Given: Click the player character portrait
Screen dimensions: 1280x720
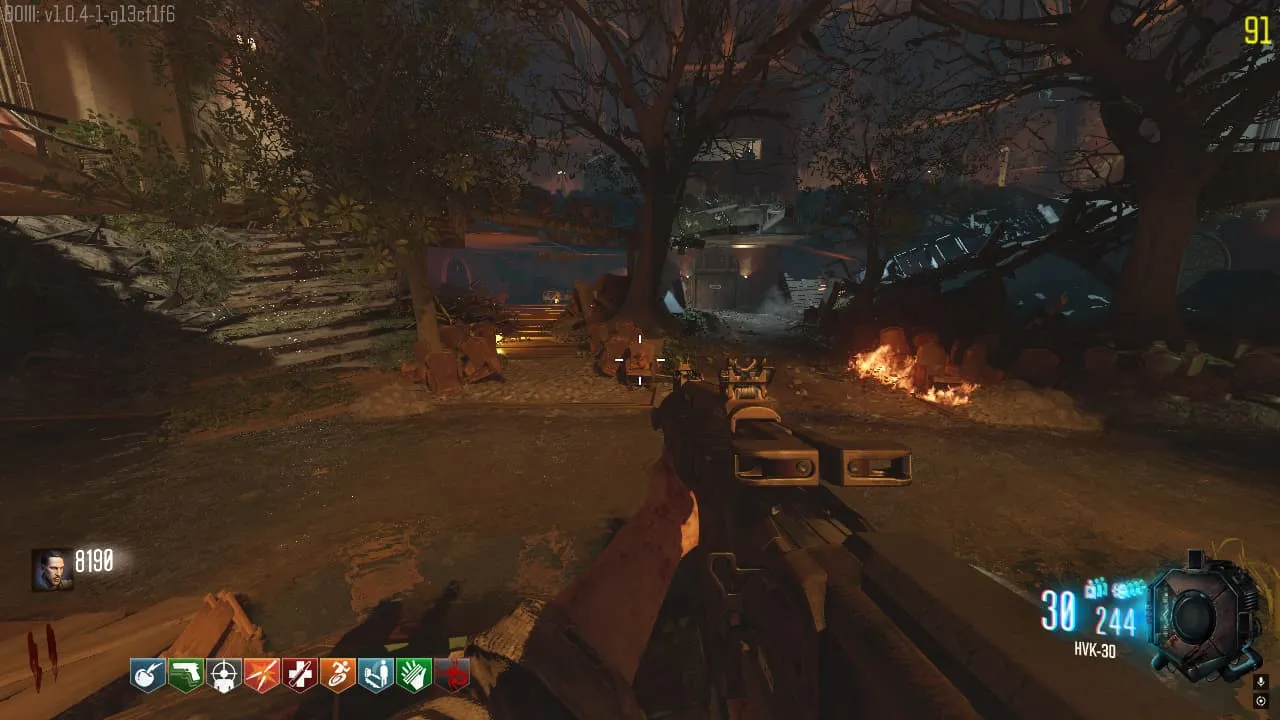Looking at the screenshot, I should pos(52,570).
